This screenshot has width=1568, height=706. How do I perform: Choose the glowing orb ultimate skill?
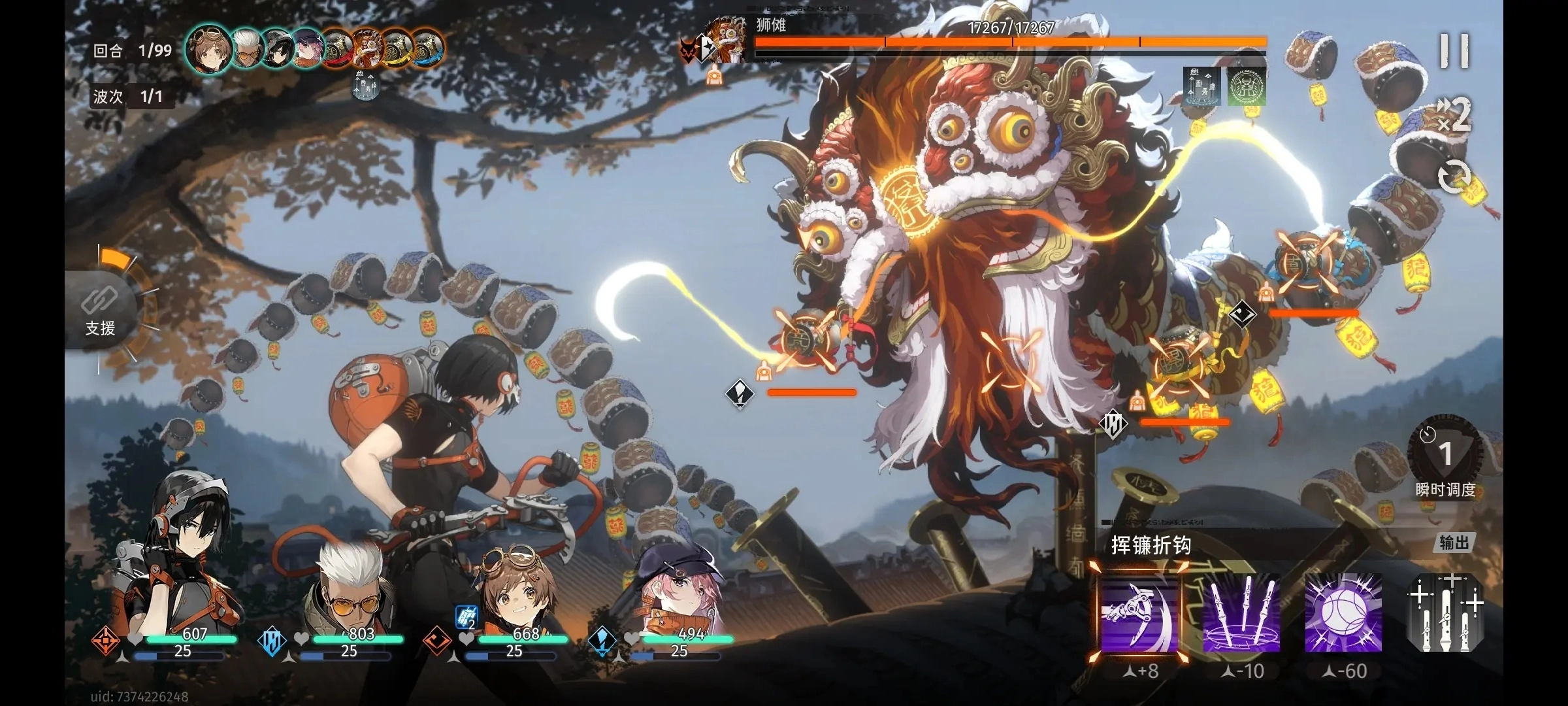[x=1343, y=613]
